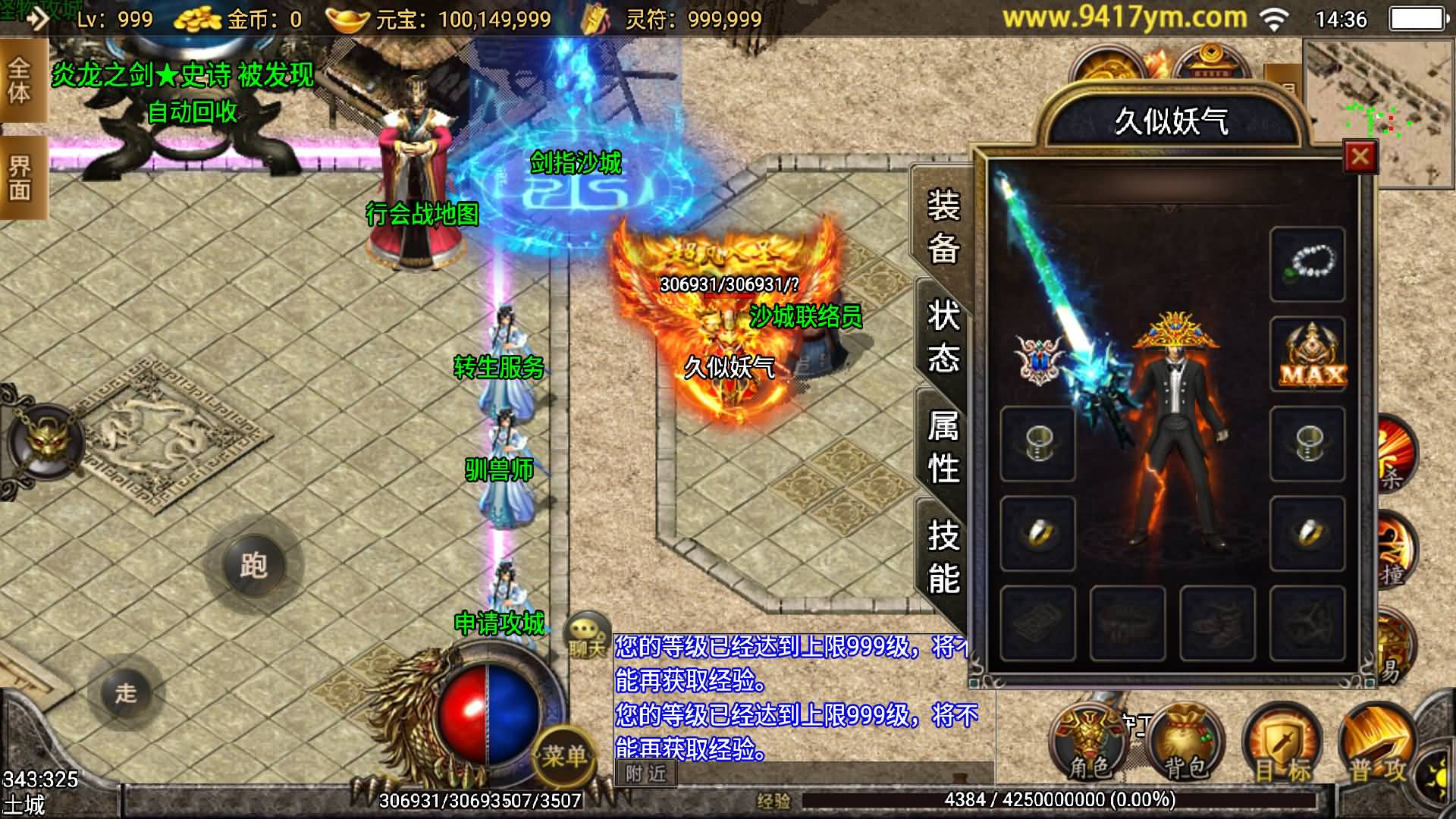Screen dimensions: 1456x819
Task: Select the pearl bracelet necklace slot
Action: (x=1307, y=264)
